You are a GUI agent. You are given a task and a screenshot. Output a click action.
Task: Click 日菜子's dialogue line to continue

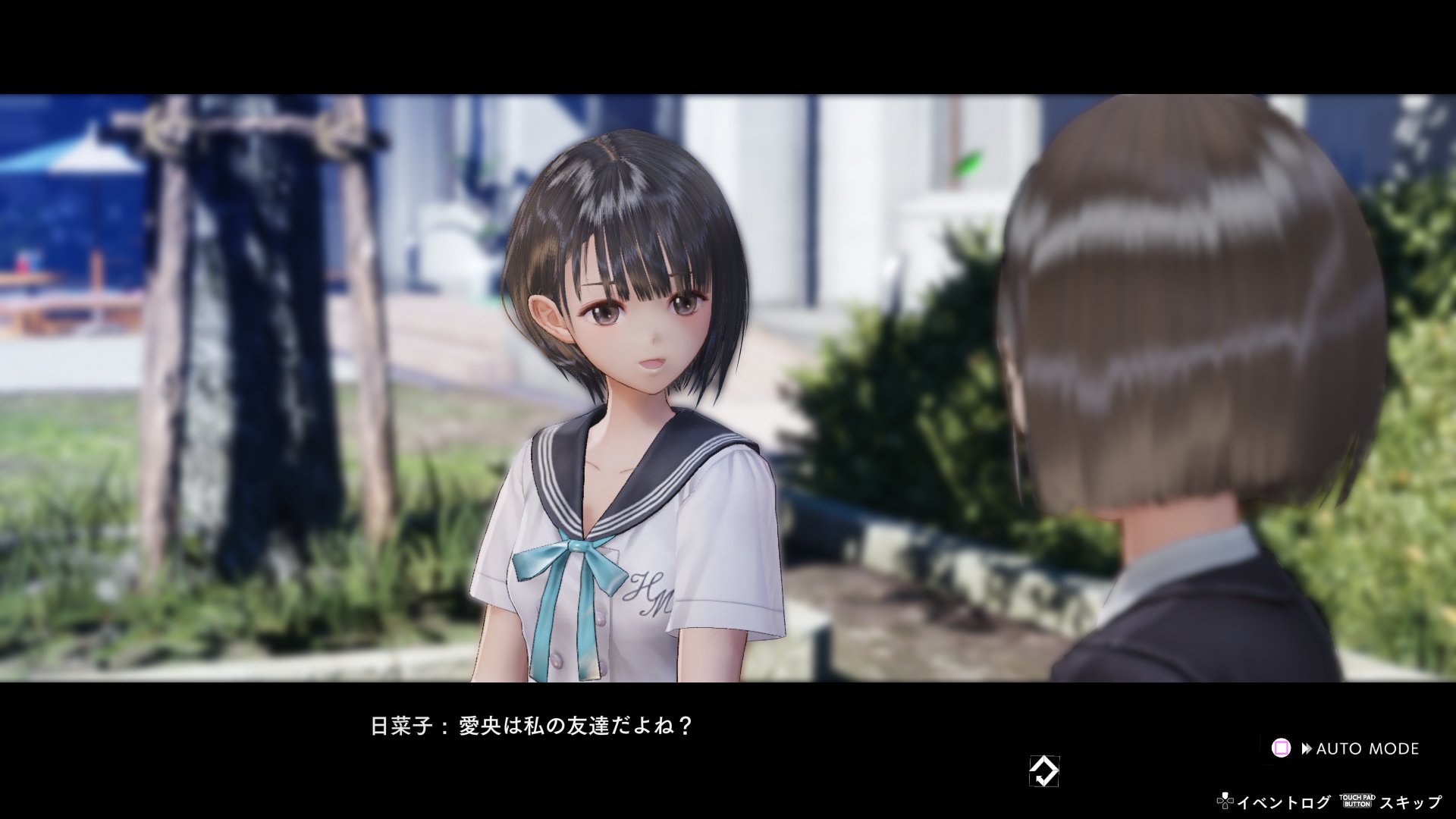click(x=531, y=723)
